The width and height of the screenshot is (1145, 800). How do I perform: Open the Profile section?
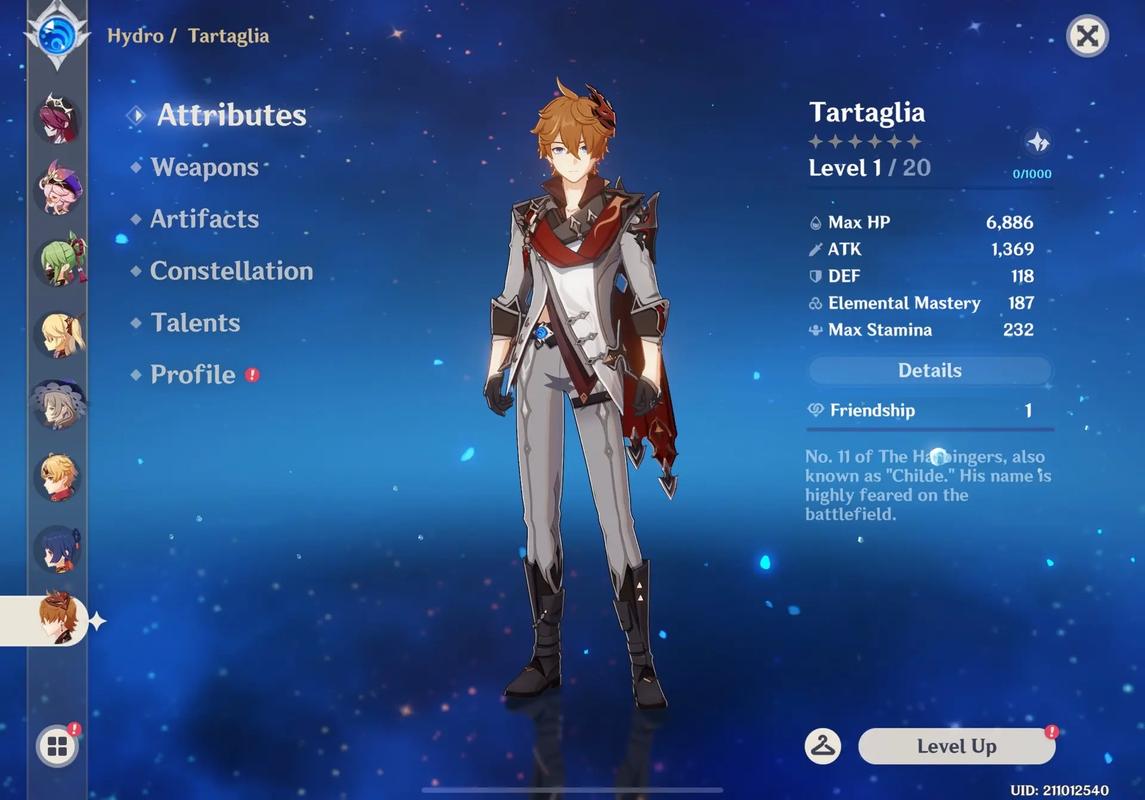(x=193, y=375)
